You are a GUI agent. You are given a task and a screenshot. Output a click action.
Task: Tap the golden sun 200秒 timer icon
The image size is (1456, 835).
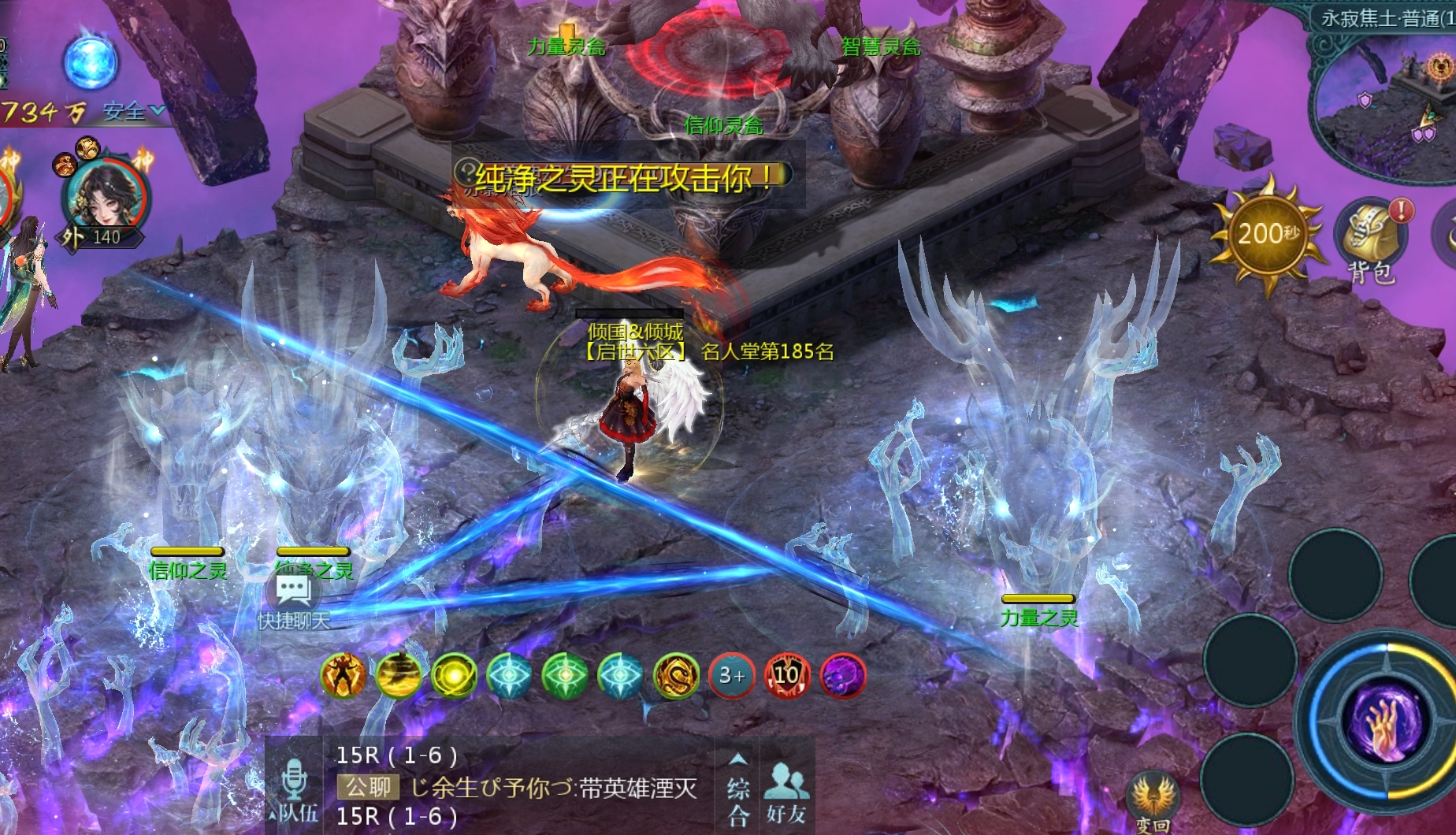[x=1267, y=234]
